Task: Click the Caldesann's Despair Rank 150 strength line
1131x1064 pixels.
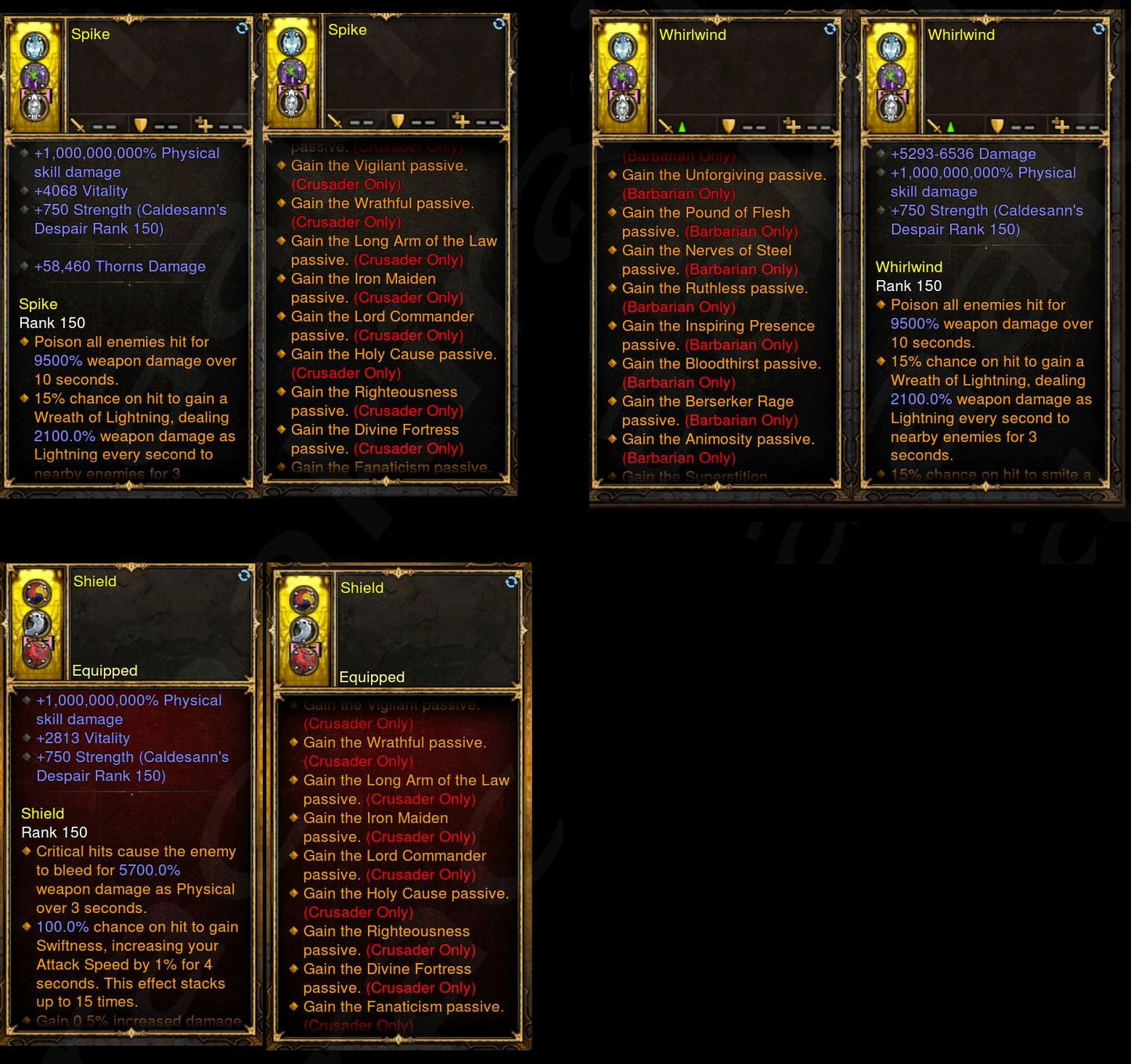Action: tap(129, 219)
